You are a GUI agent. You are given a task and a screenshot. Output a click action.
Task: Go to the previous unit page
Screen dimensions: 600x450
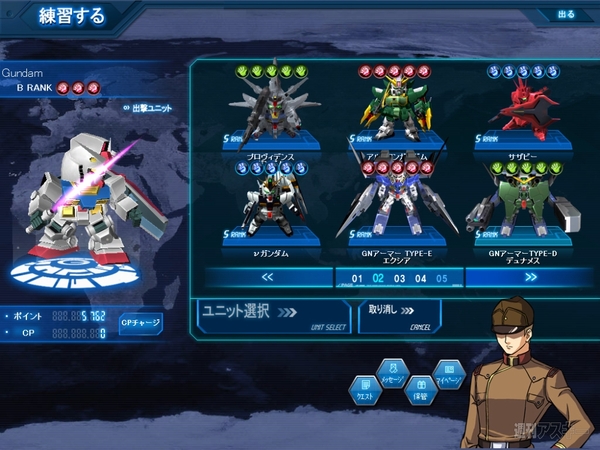267,278
